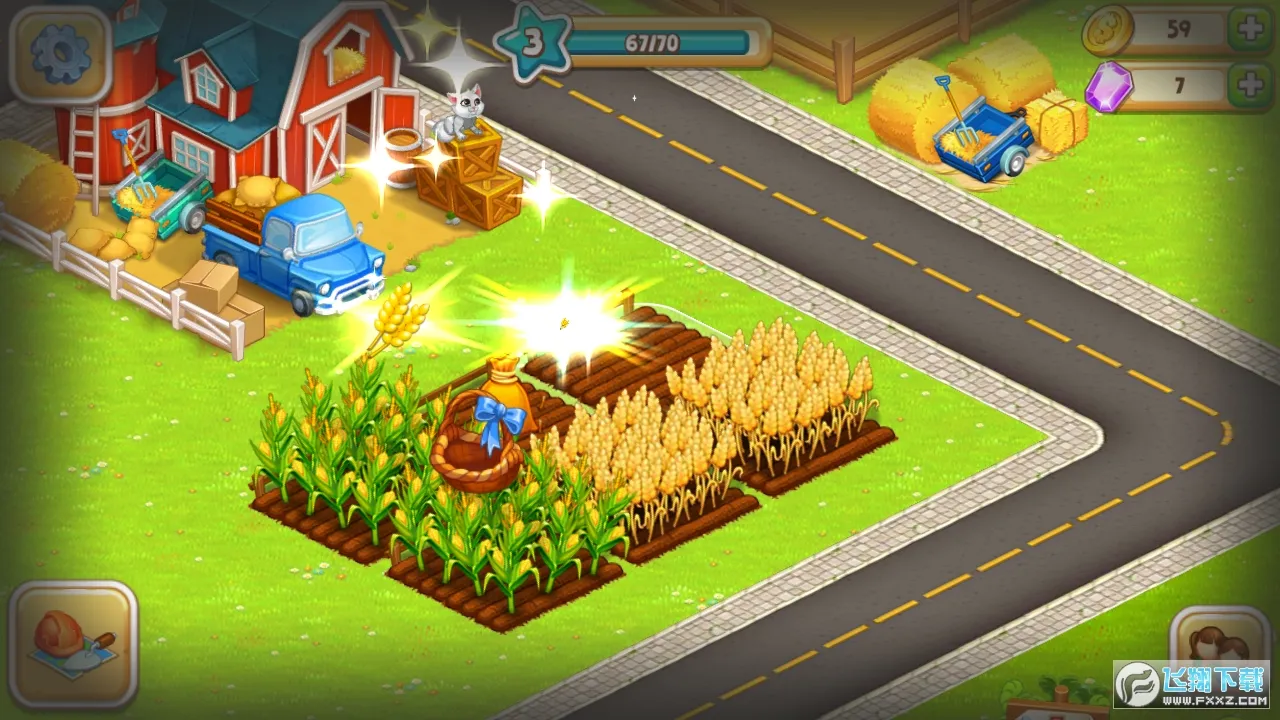
Task: Open the build menu with trowel icon
Action: coord(73,643)
